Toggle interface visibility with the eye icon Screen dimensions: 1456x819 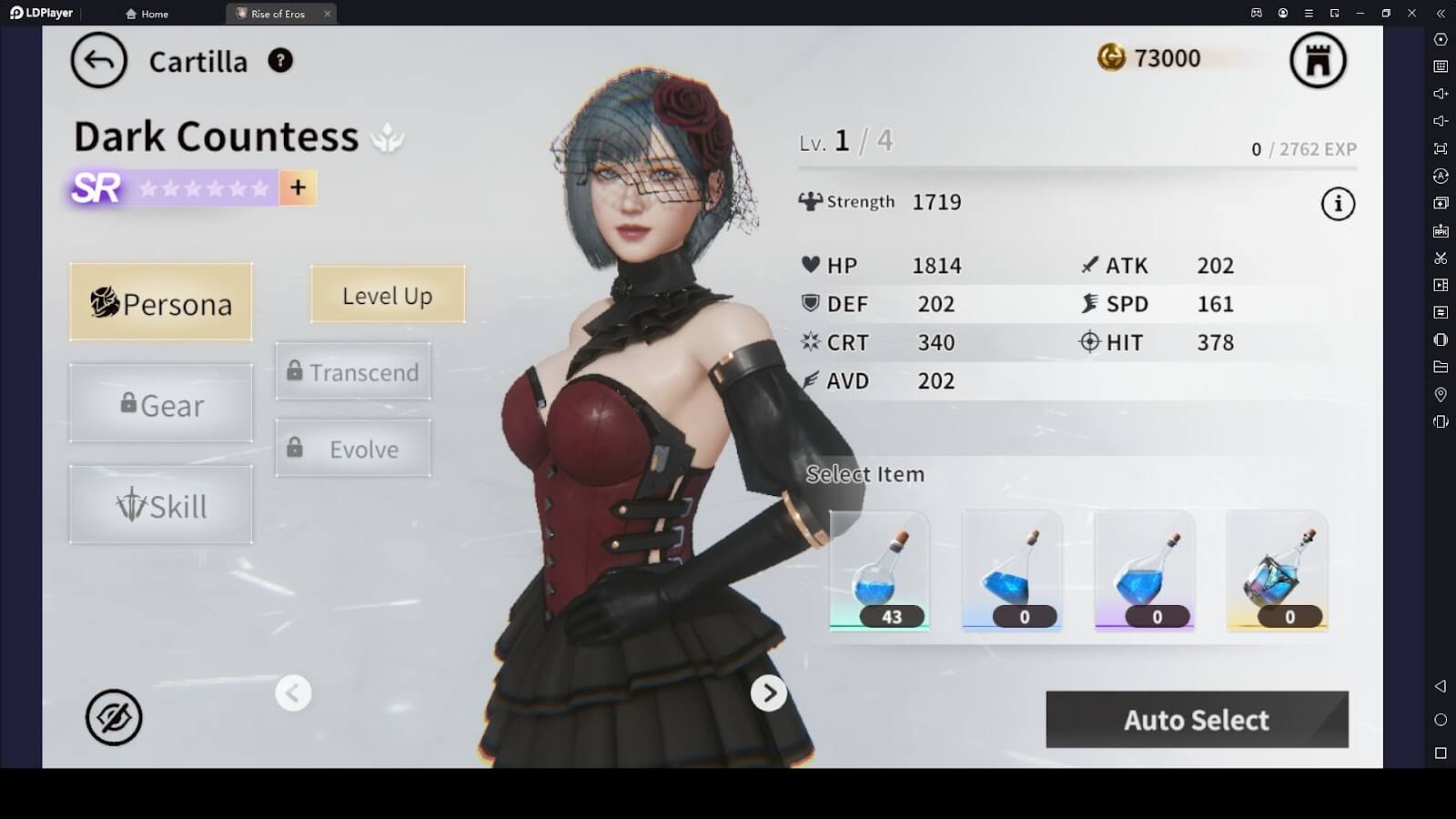[x=114, y=717]
